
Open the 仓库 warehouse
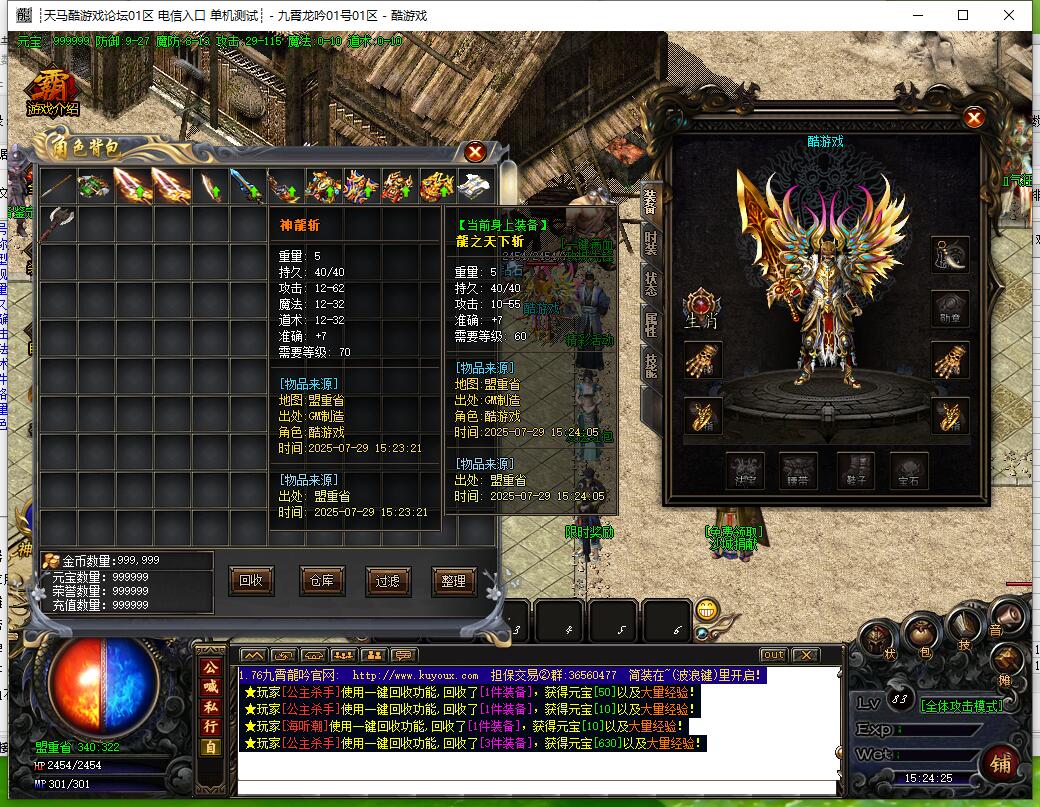pos(318,580)
